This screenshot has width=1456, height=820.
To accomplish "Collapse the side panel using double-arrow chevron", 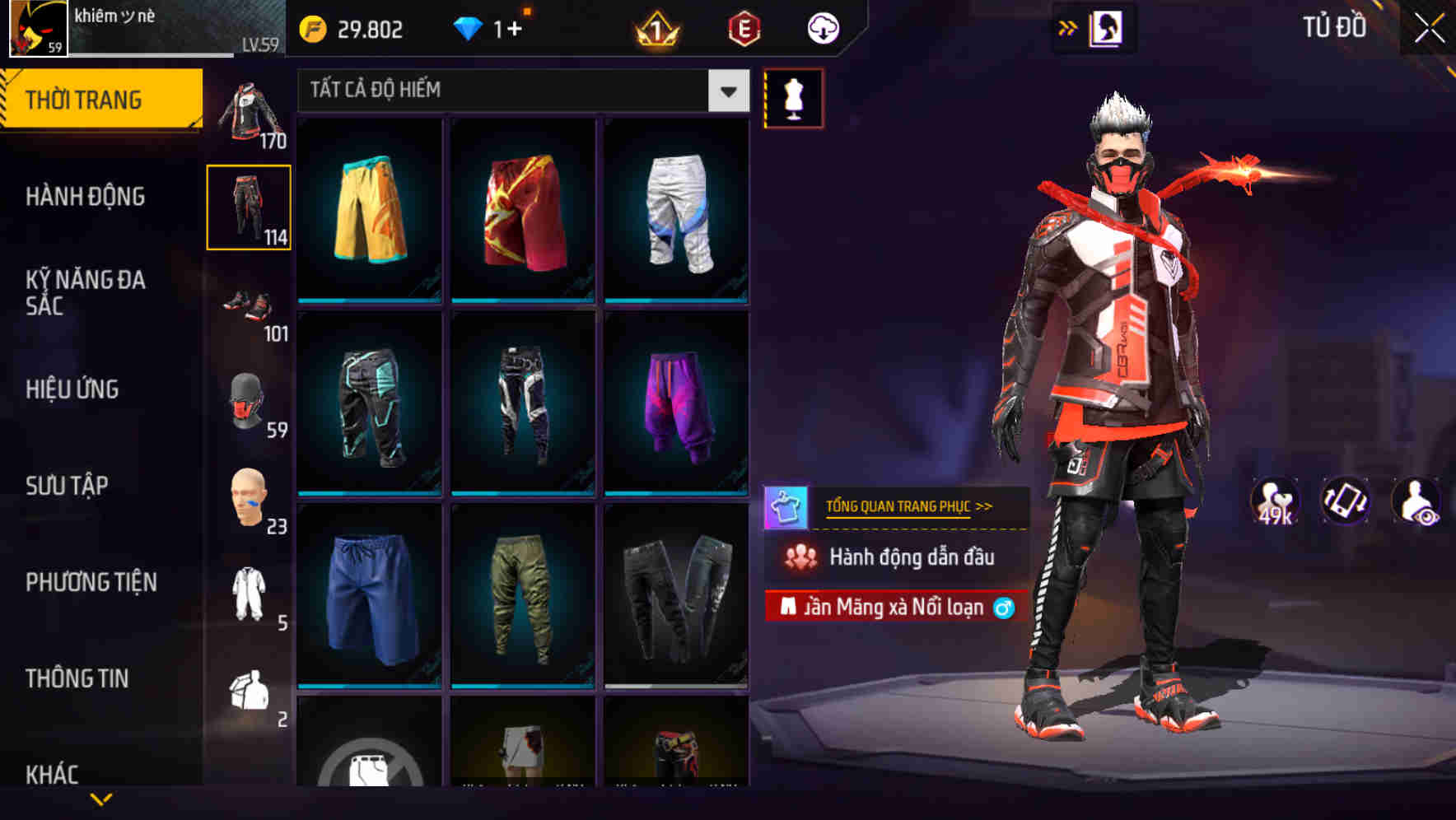I will pos(1067,26).
